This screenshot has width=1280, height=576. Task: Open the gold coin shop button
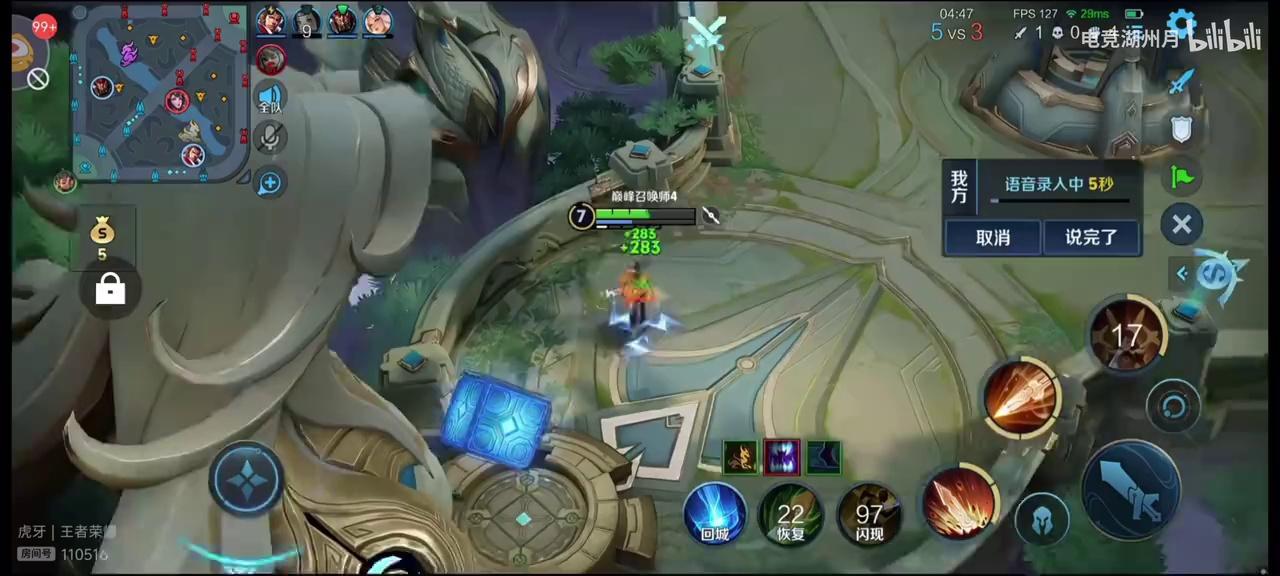[x=103, y=238]
